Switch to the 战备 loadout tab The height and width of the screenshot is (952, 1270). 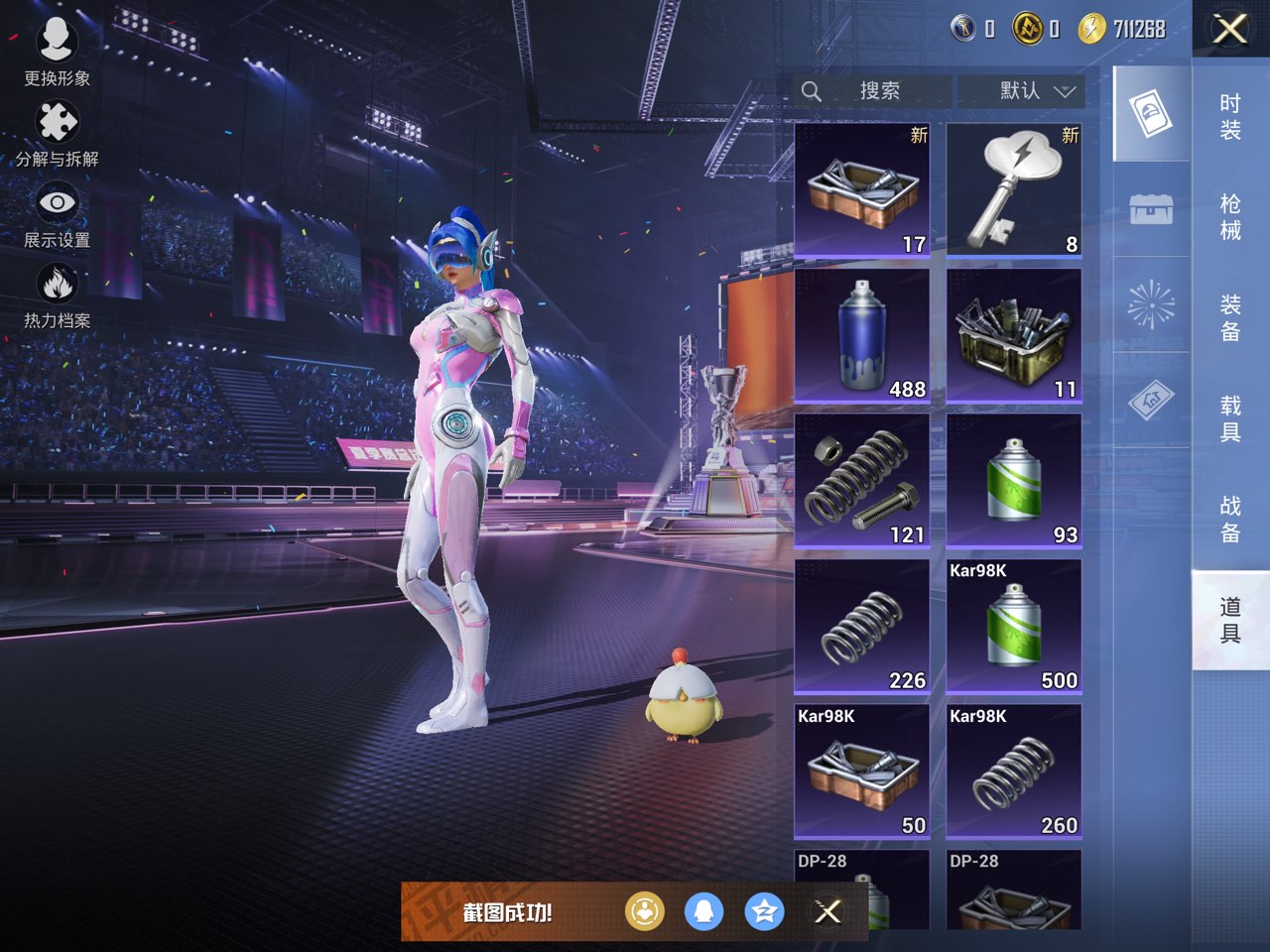coord(1230,519)
